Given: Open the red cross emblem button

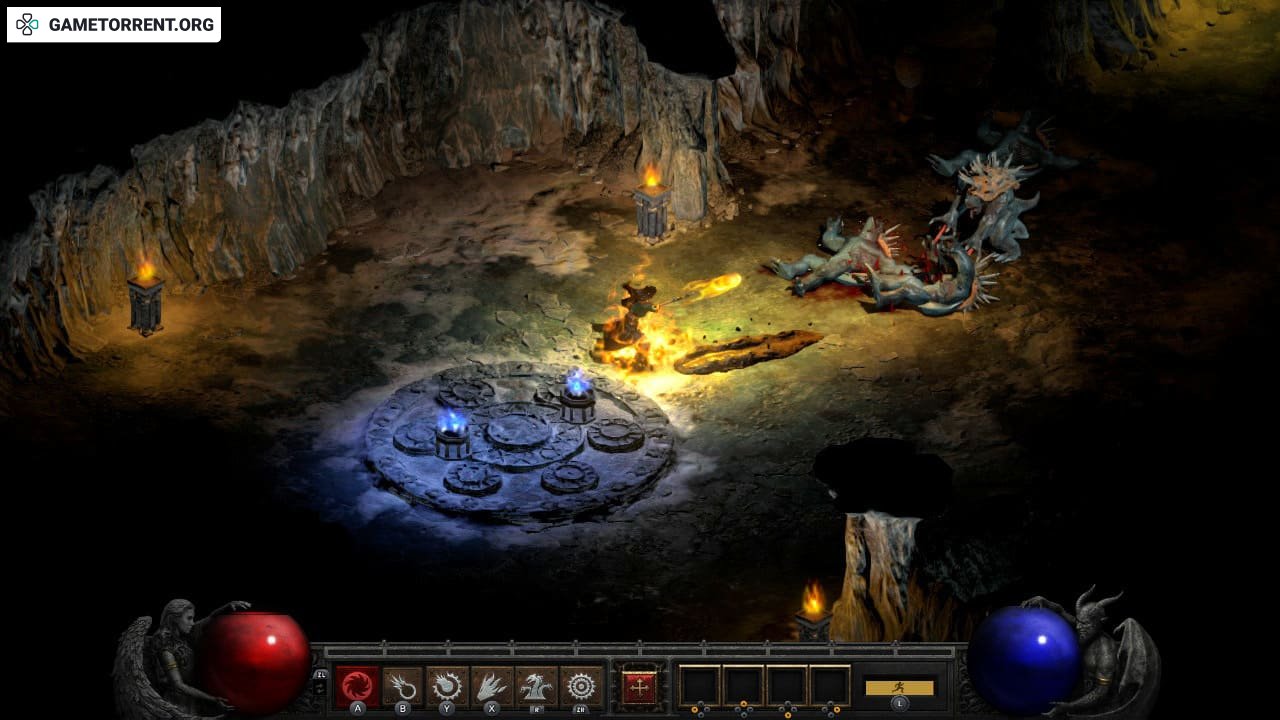Looking at the screenshot, I should click(x=640, y=686).
